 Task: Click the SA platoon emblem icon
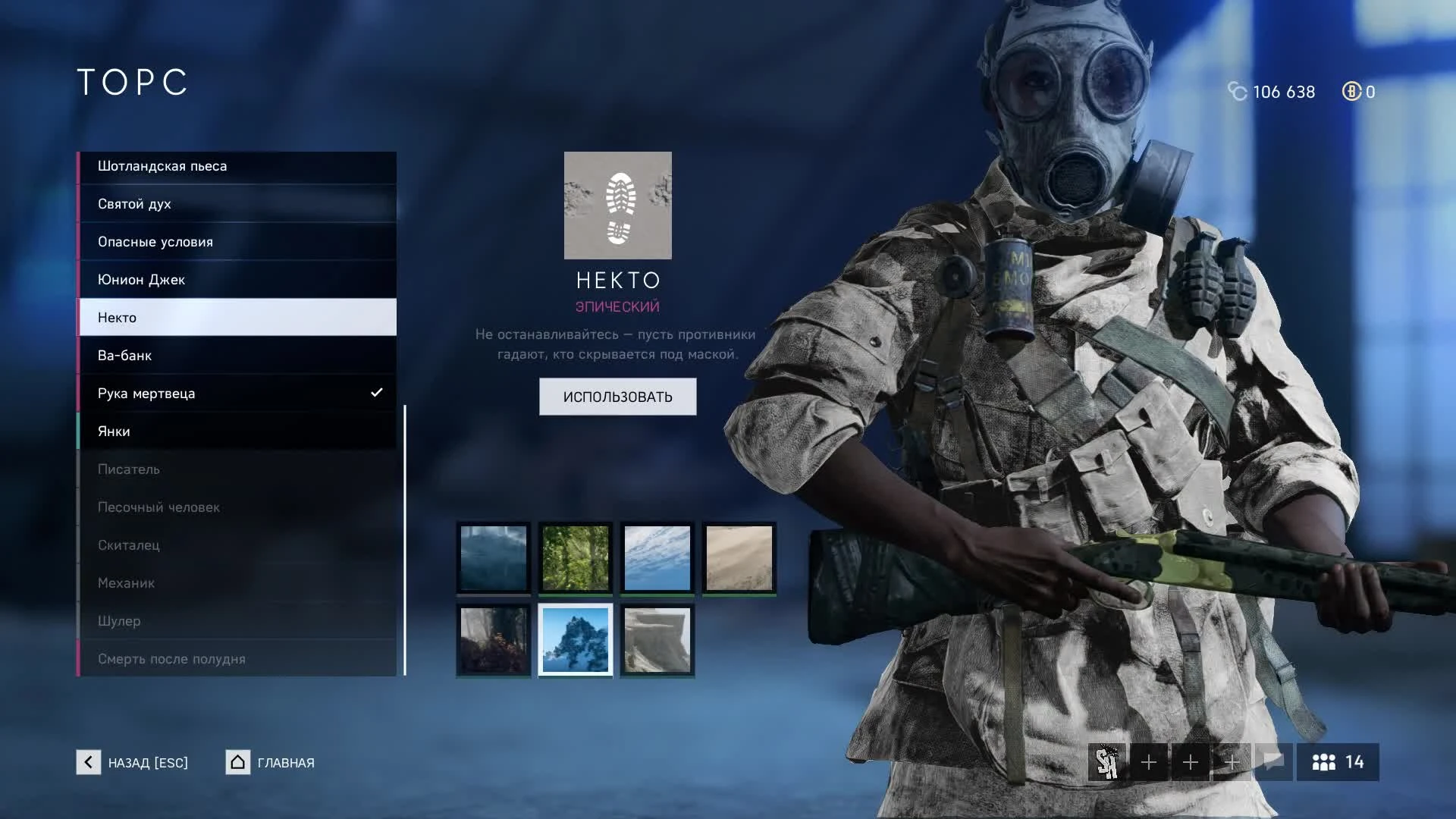click(1108, 762)
